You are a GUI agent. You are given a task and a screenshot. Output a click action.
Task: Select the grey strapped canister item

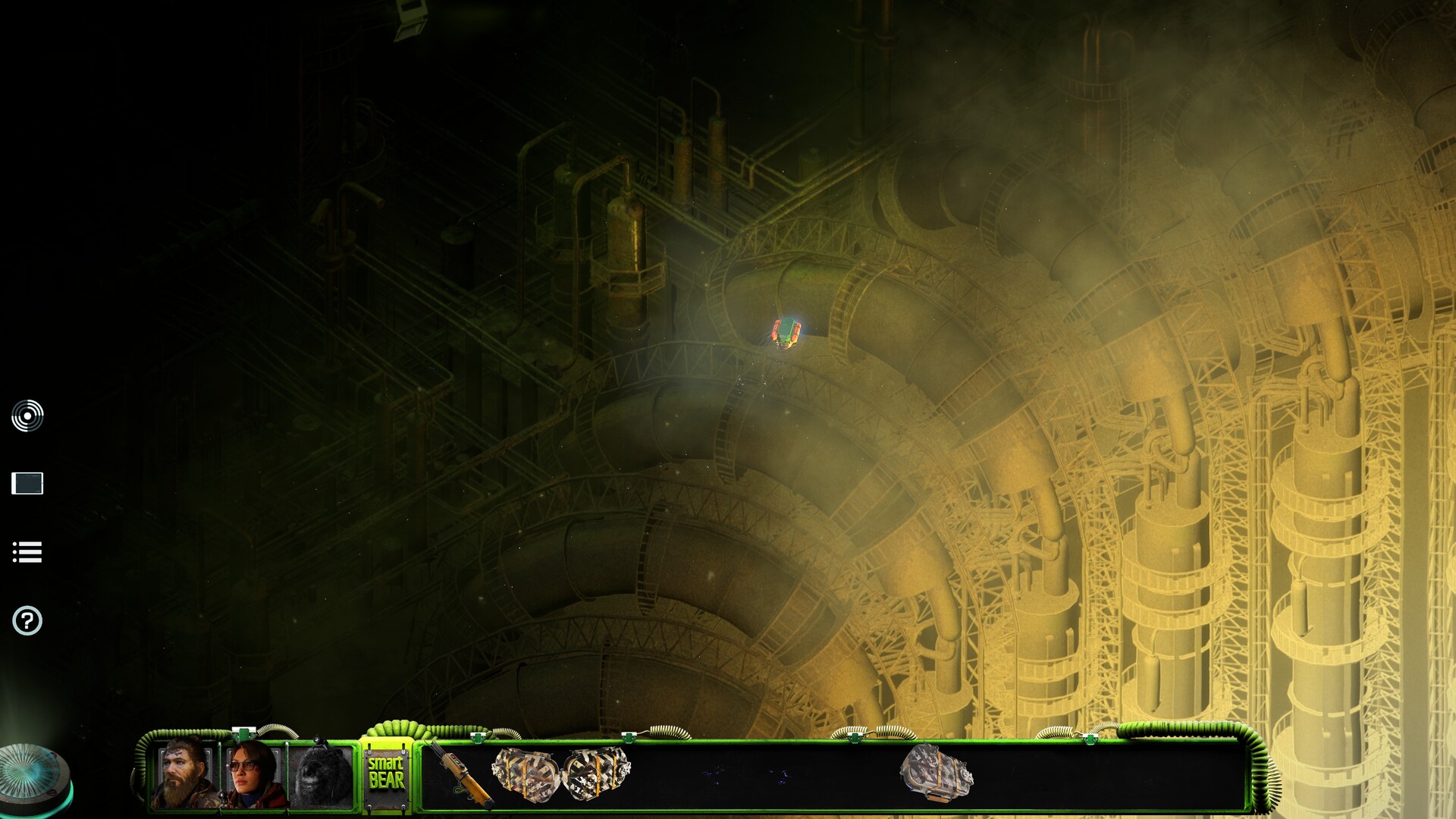936,773
